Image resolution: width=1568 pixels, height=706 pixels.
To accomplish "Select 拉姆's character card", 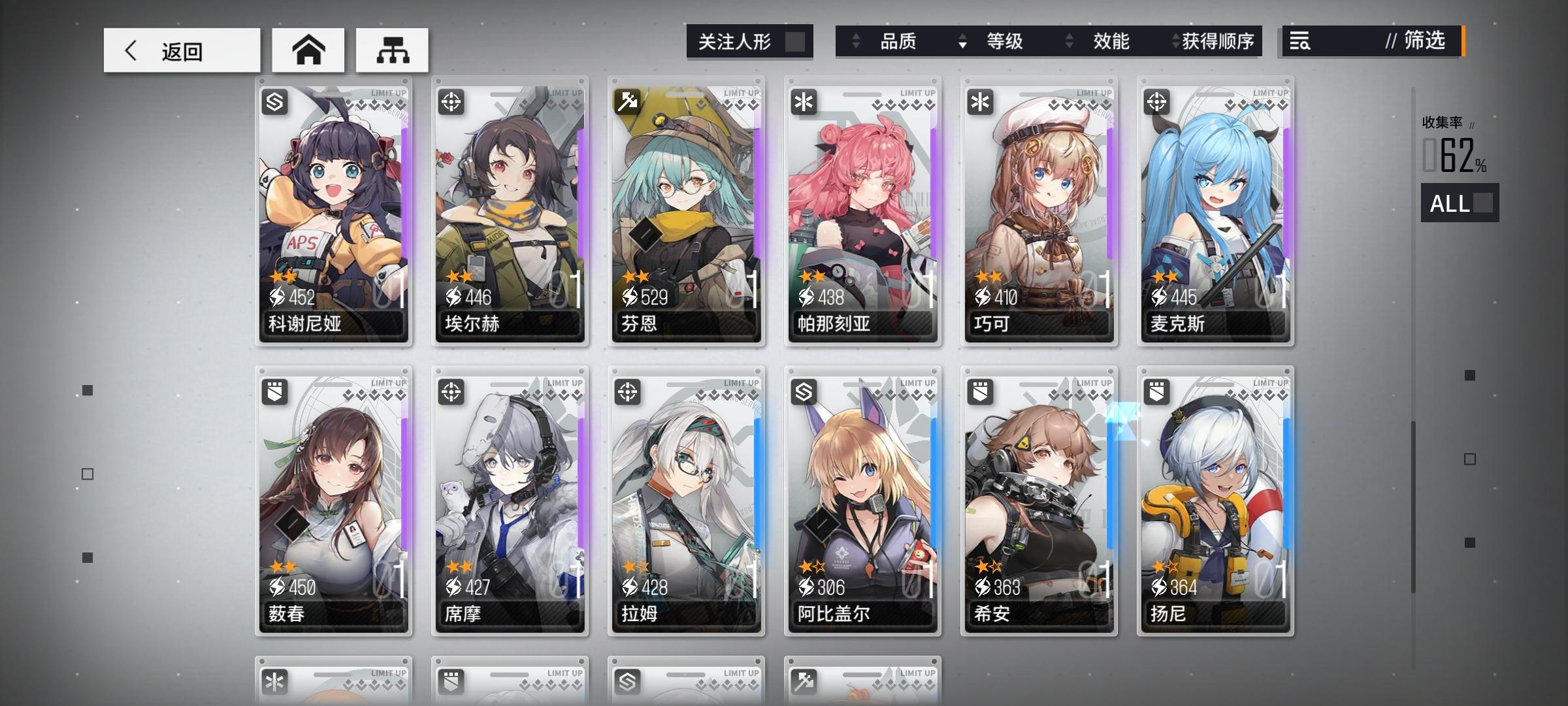I will point(686,503).
